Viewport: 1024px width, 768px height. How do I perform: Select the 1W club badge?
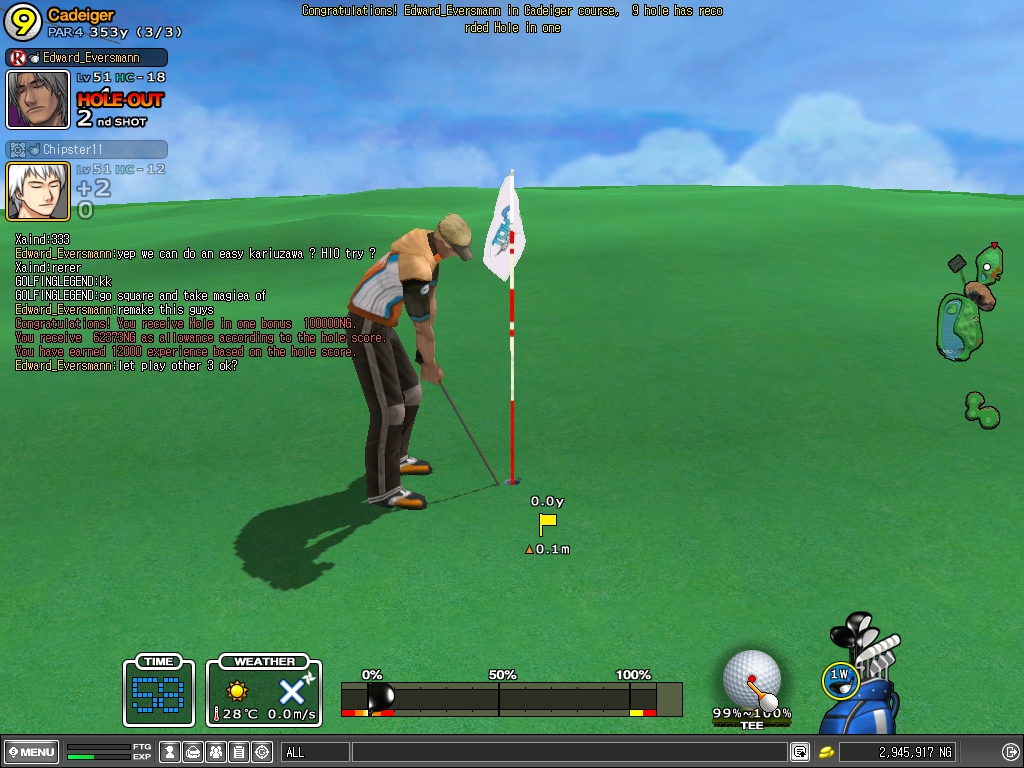click(839, 679)
